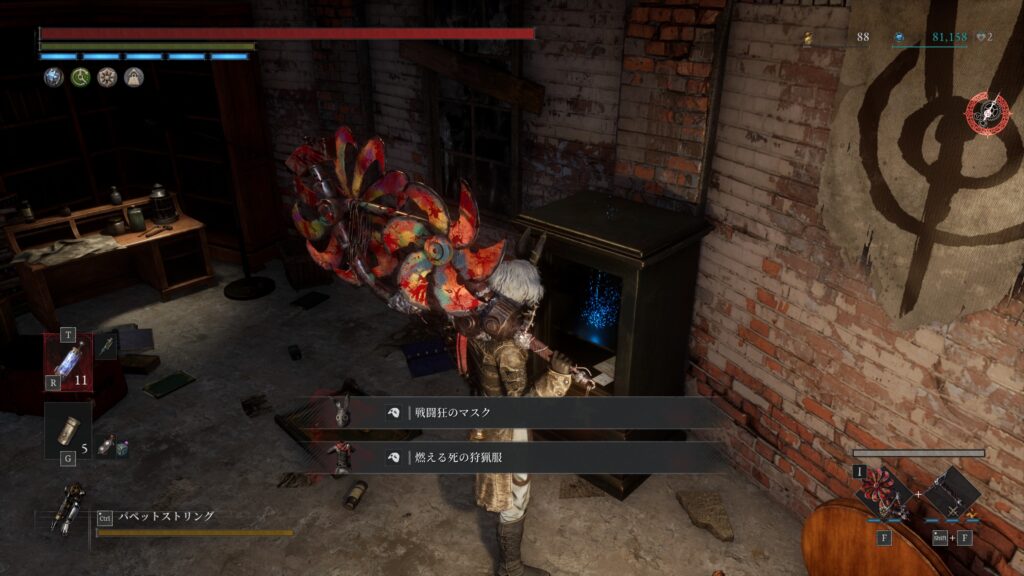Select the Pulse Cell slot showing 11
Viewport: 1024px width, 576px height.
(68, 360)
